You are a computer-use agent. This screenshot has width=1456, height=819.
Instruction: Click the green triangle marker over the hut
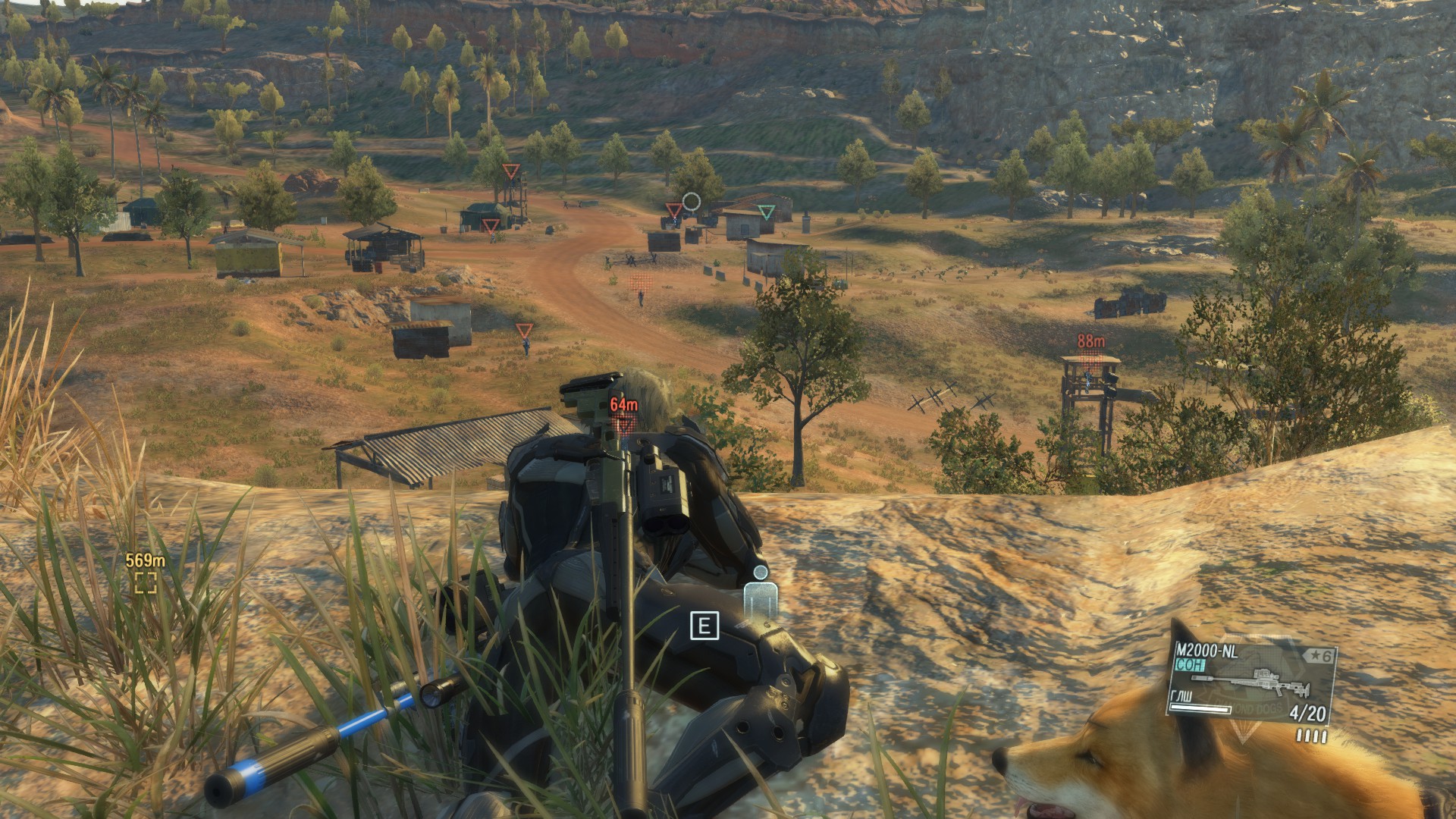tap(767, 212)
